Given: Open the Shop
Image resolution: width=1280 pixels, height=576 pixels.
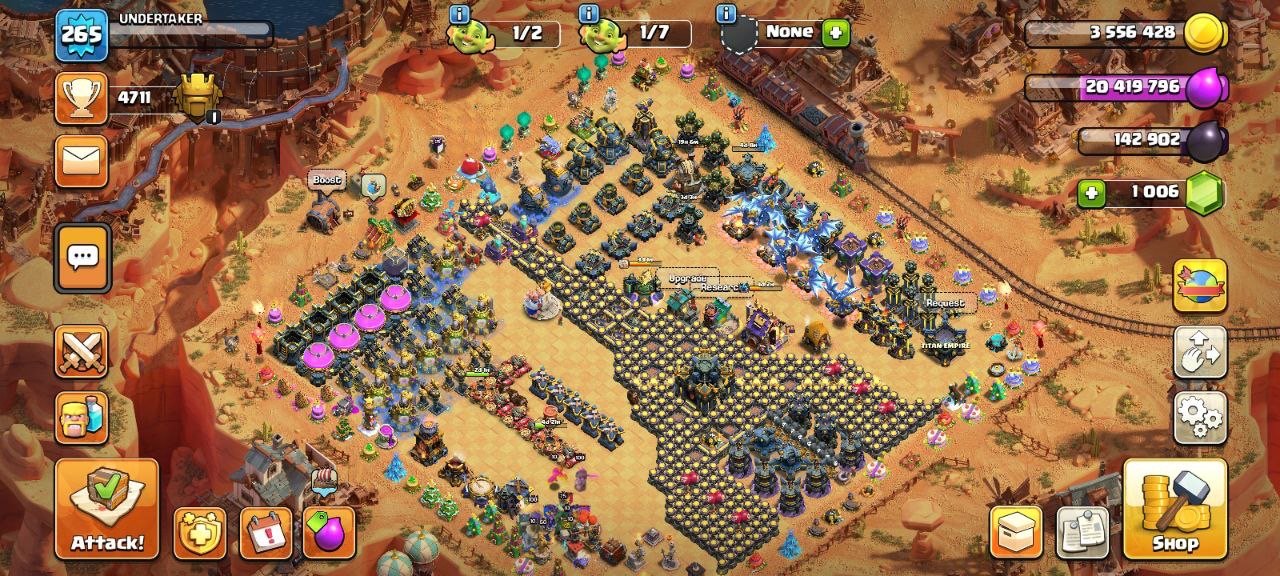Looking at the screenshot, I should point(1175,508).
